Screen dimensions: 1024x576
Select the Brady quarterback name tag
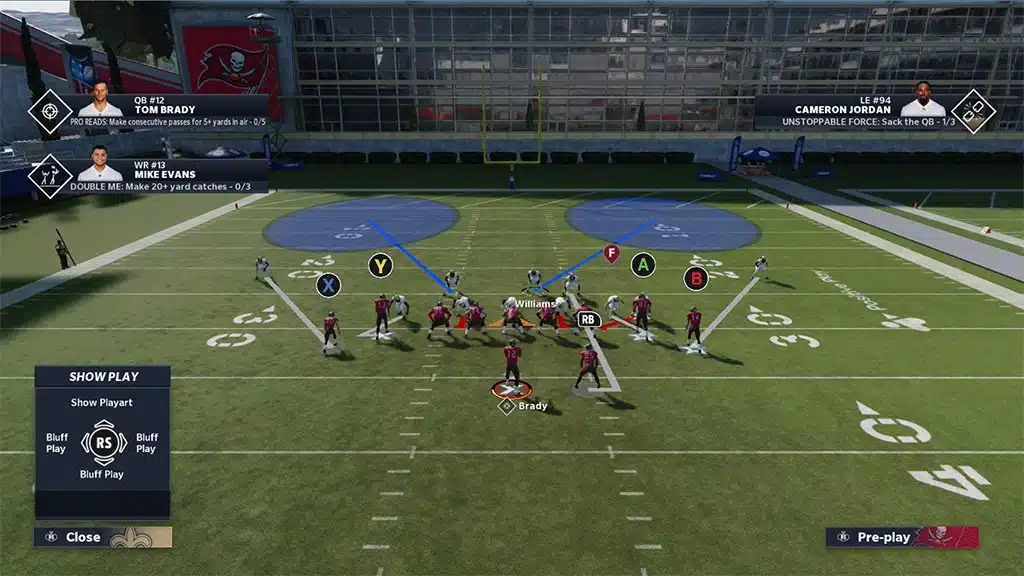532,406
